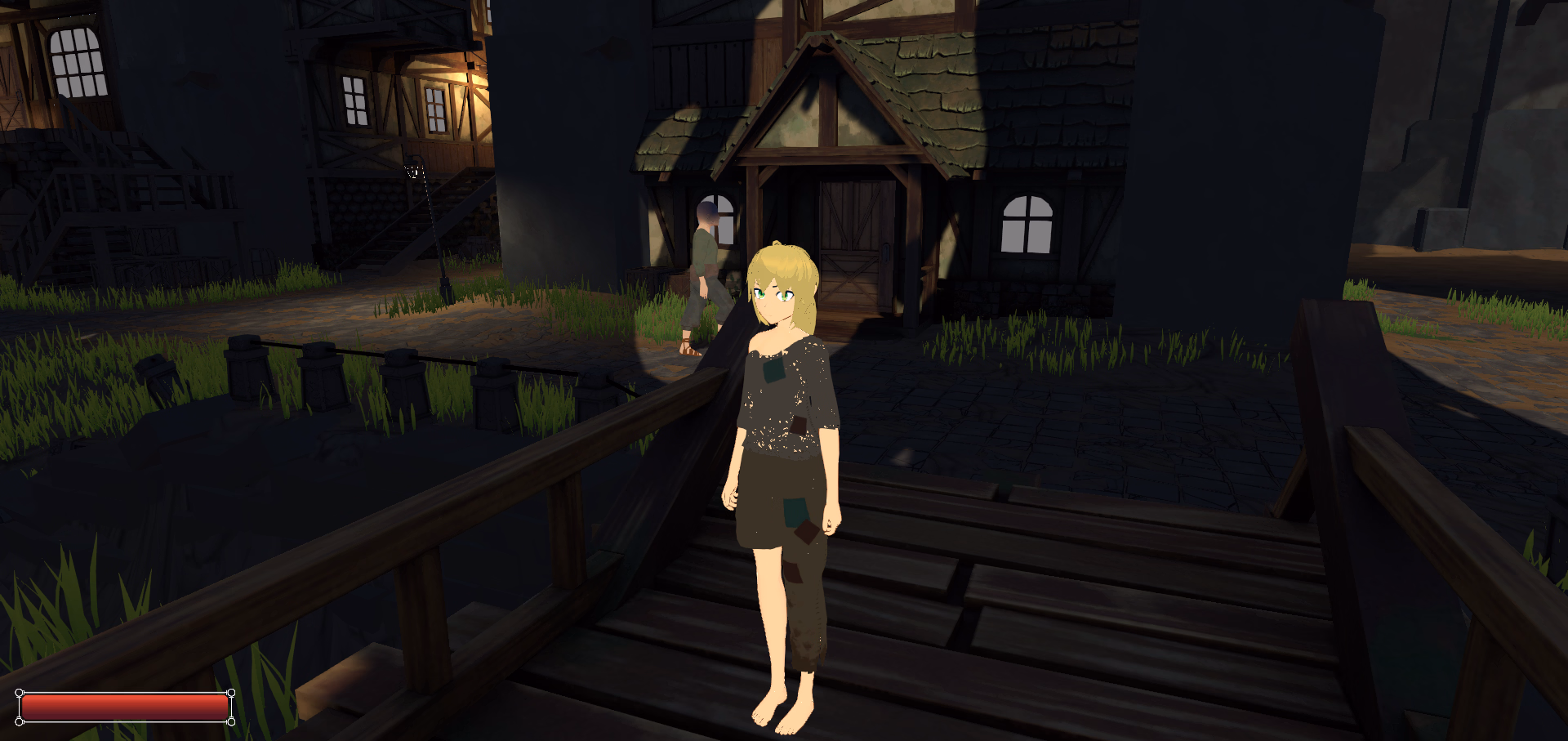The height and width of the screenshot is (741, 1568).
Task: Click the top-left corner handle of the health bar
Action: (x=19, y=693)
